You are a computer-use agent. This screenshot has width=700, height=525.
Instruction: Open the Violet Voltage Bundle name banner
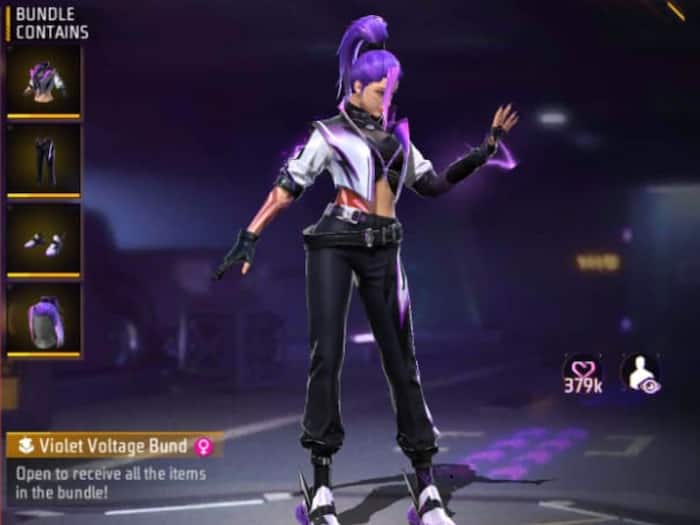point(112,445)
